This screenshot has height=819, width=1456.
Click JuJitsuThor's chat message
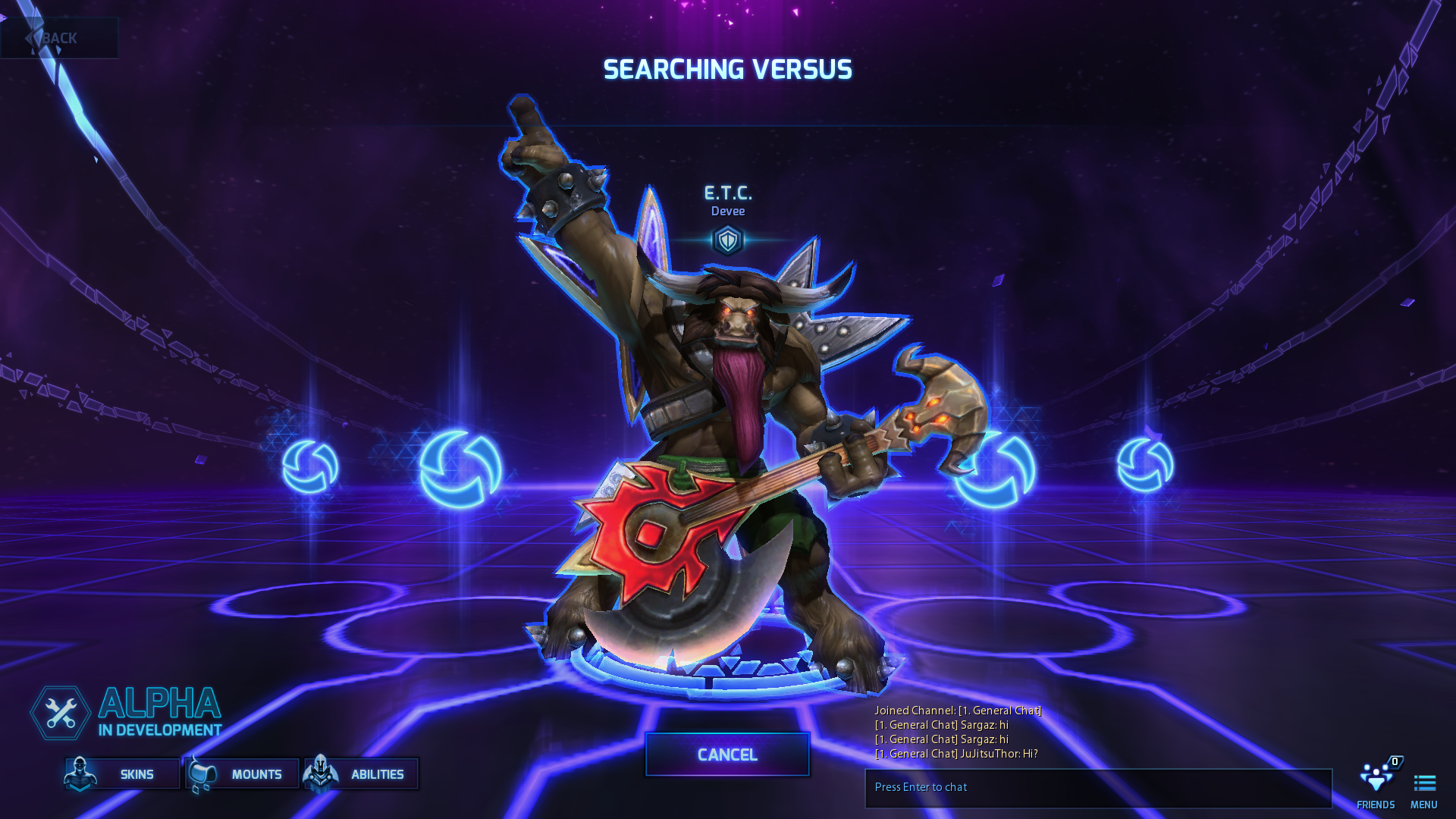click(x=957, y=754)
